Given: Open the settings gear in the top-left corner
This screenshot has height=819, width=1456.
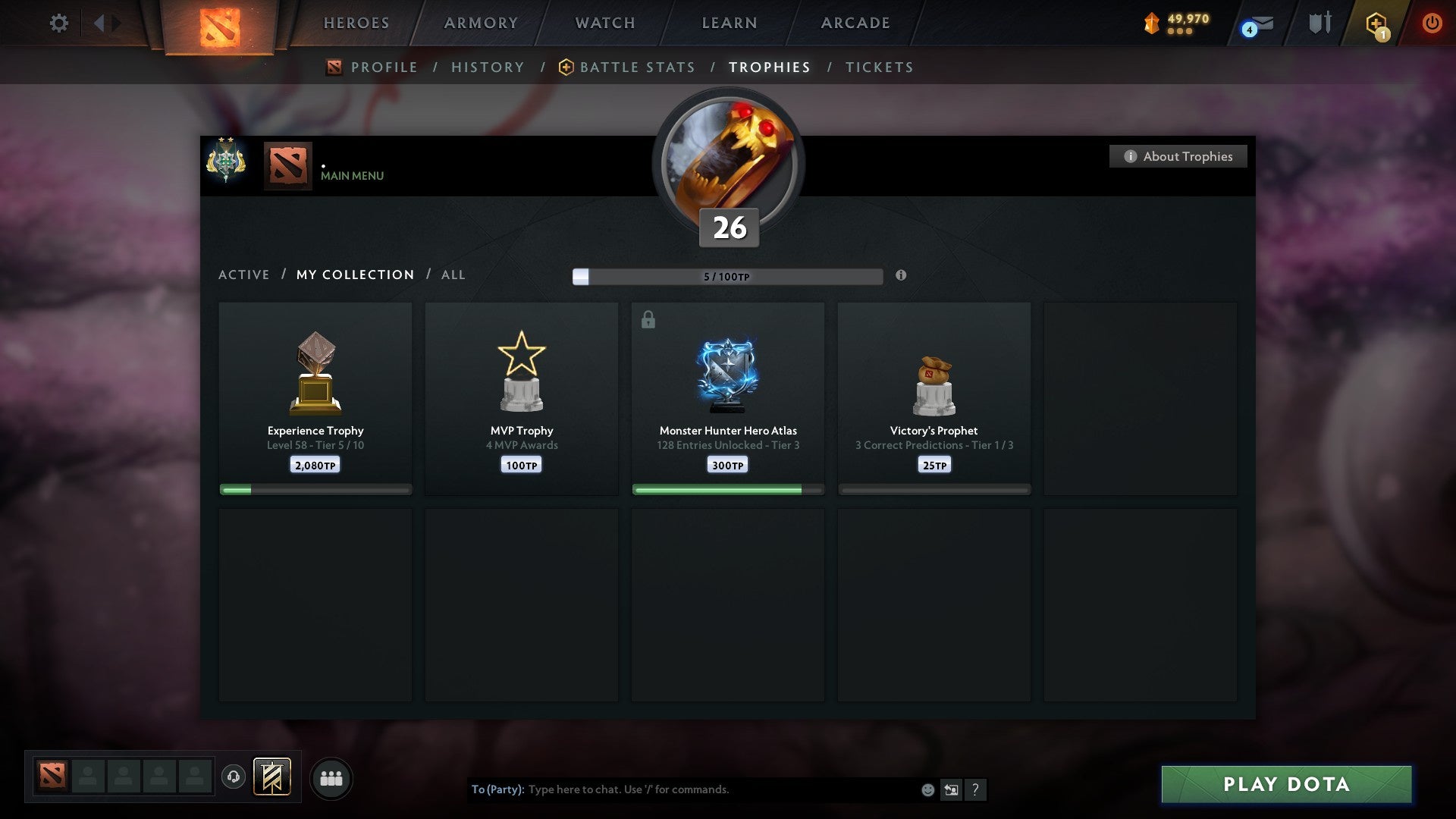Looking at the screenshot, I should 58,23.
